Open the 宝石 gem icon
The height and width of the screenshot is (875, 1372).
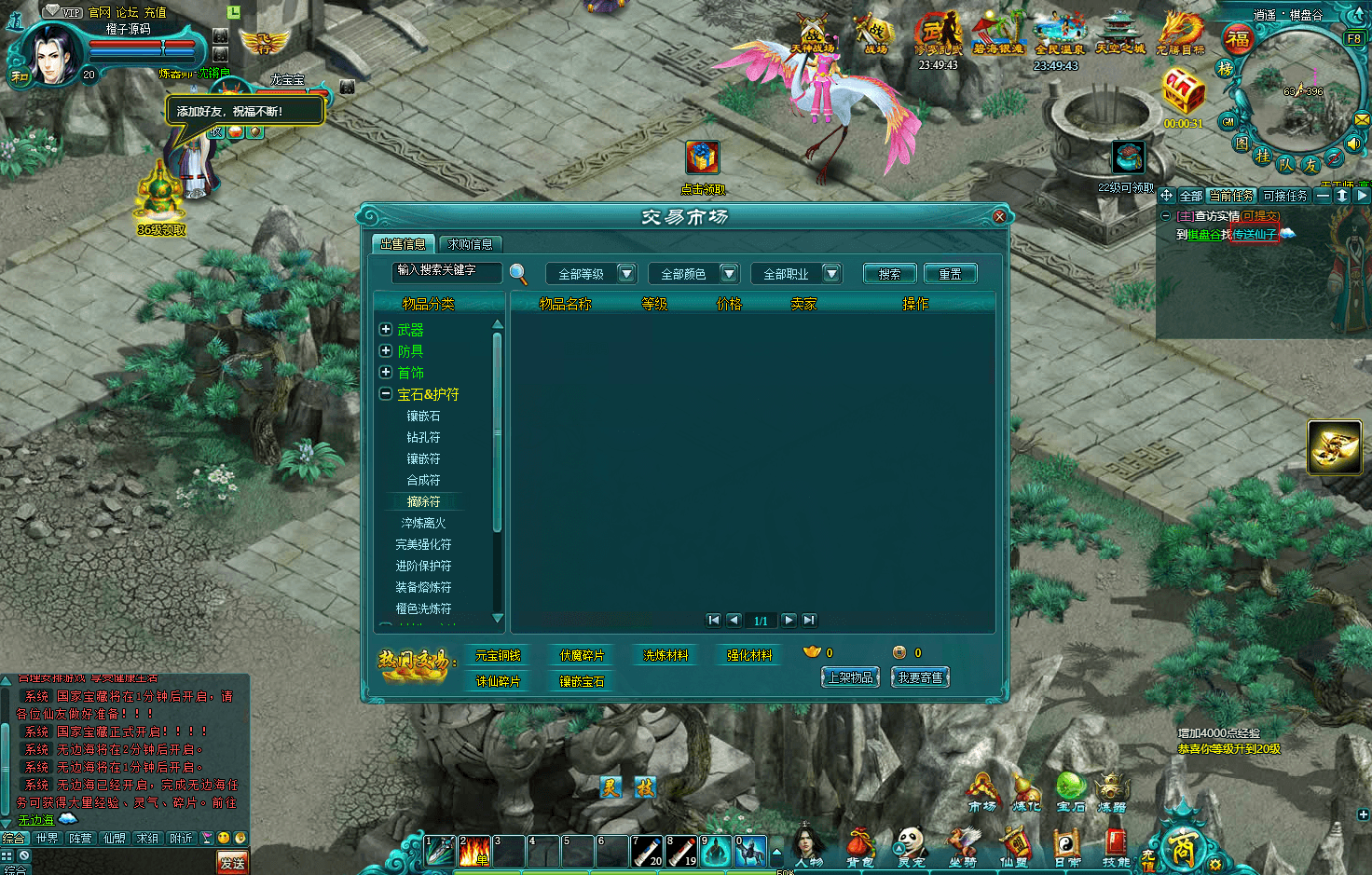pyautogui.click(x=1070, y=786)
